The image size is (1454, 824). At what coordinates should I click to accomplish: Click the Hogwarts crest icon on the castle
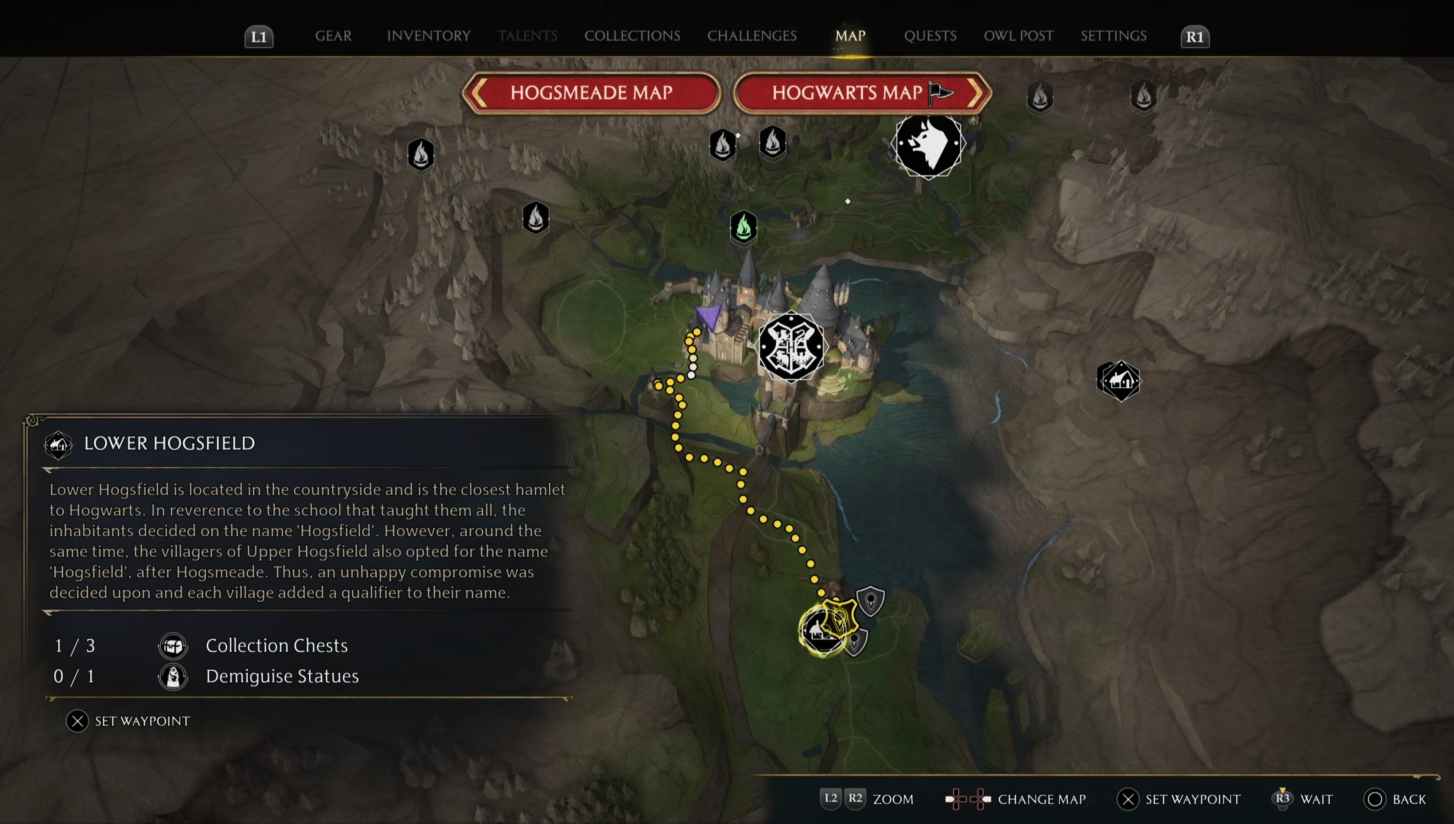tap(791, 346)
